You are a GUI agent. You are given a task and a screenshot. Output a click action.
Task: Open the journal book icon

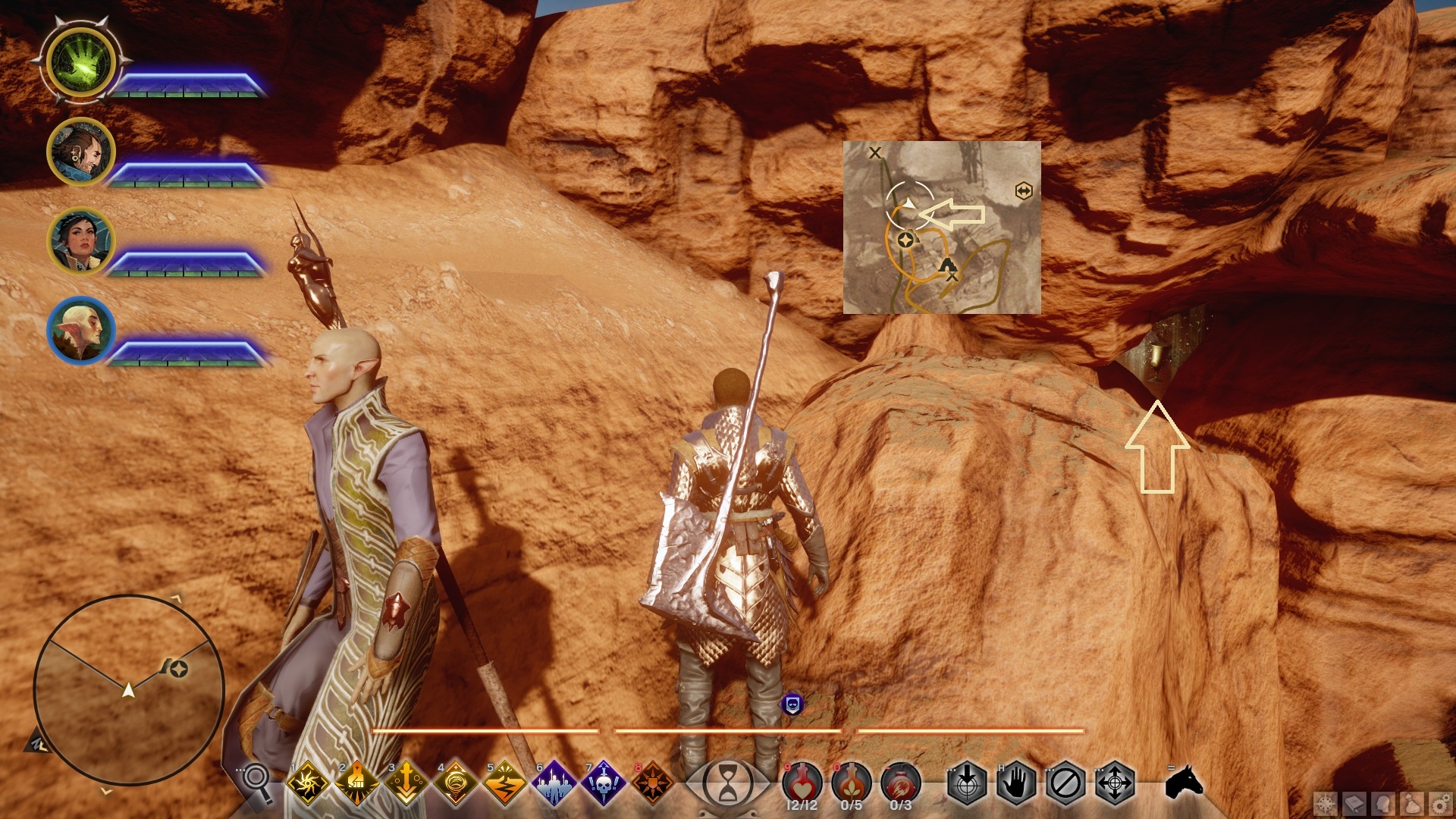click(1355, 804)
